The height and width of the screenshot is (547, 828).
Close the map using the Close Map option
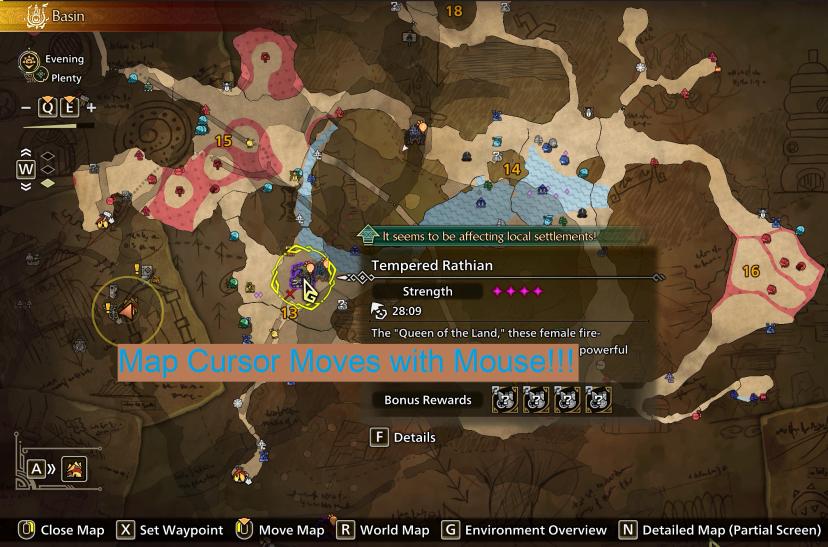[60, 530]
